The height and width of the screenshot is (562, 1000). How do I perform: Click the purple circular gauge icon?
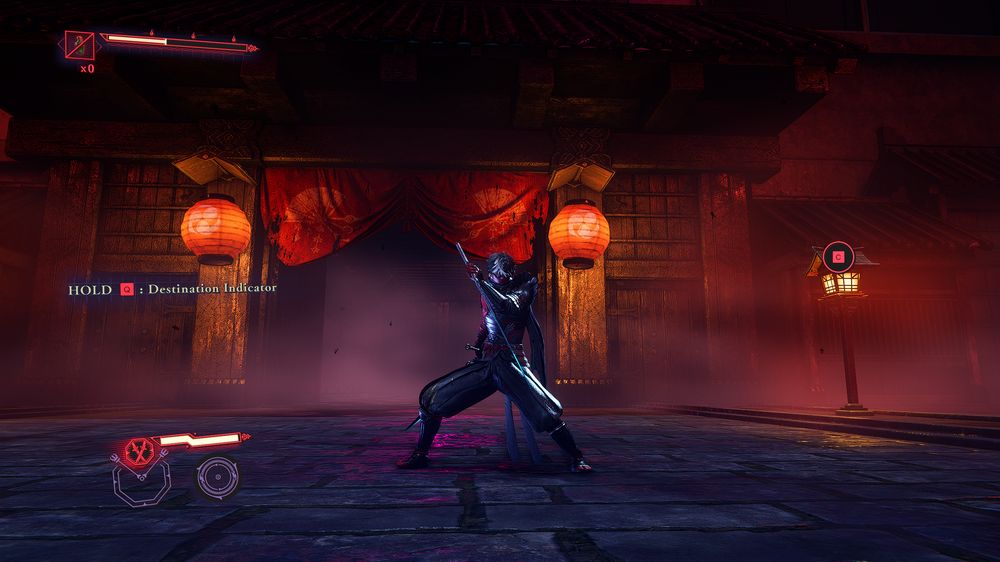[x=216, y=477]
